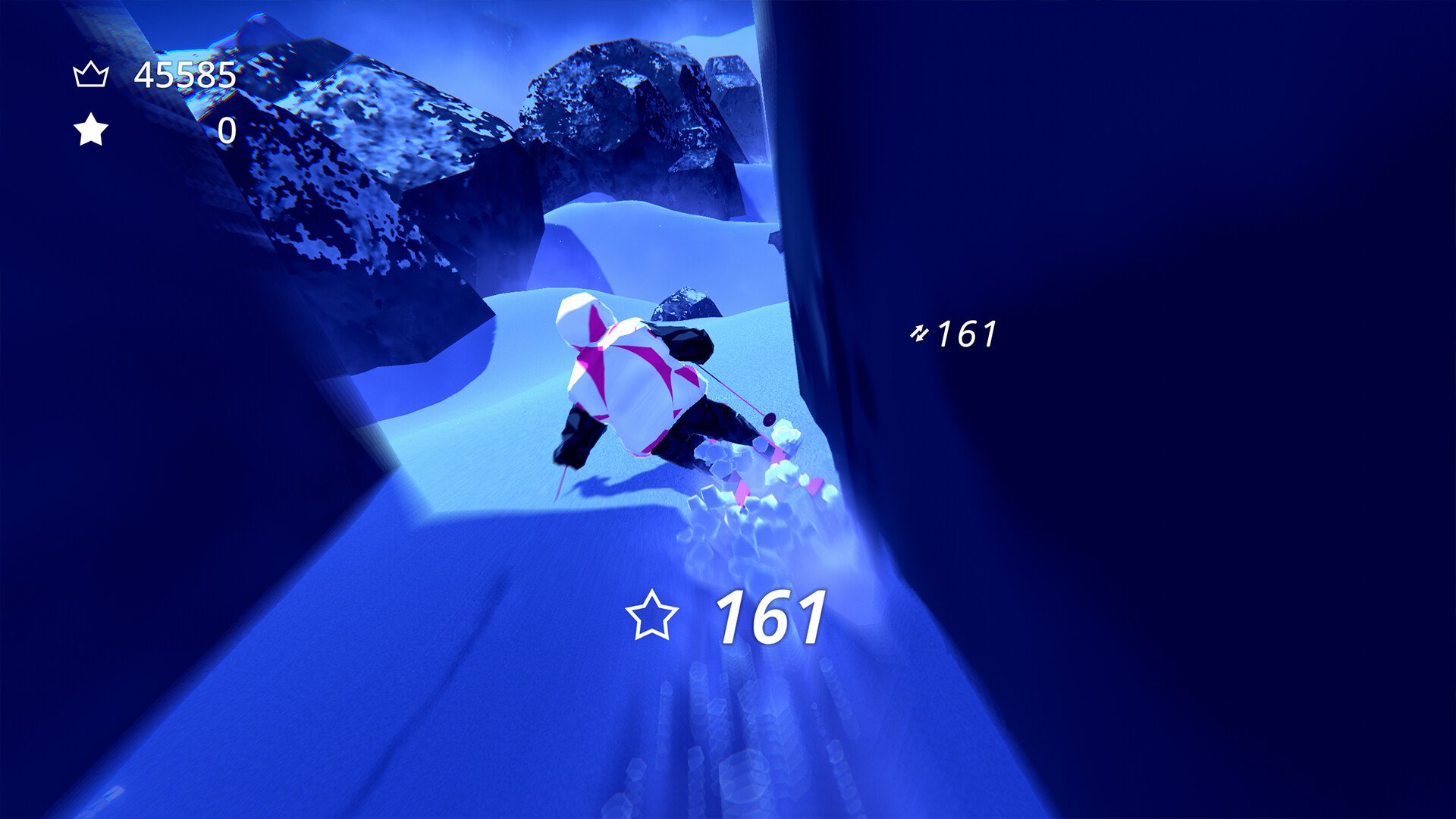
Task: Toggle the speed readout of 161
Action: click(x=967, y=332)
